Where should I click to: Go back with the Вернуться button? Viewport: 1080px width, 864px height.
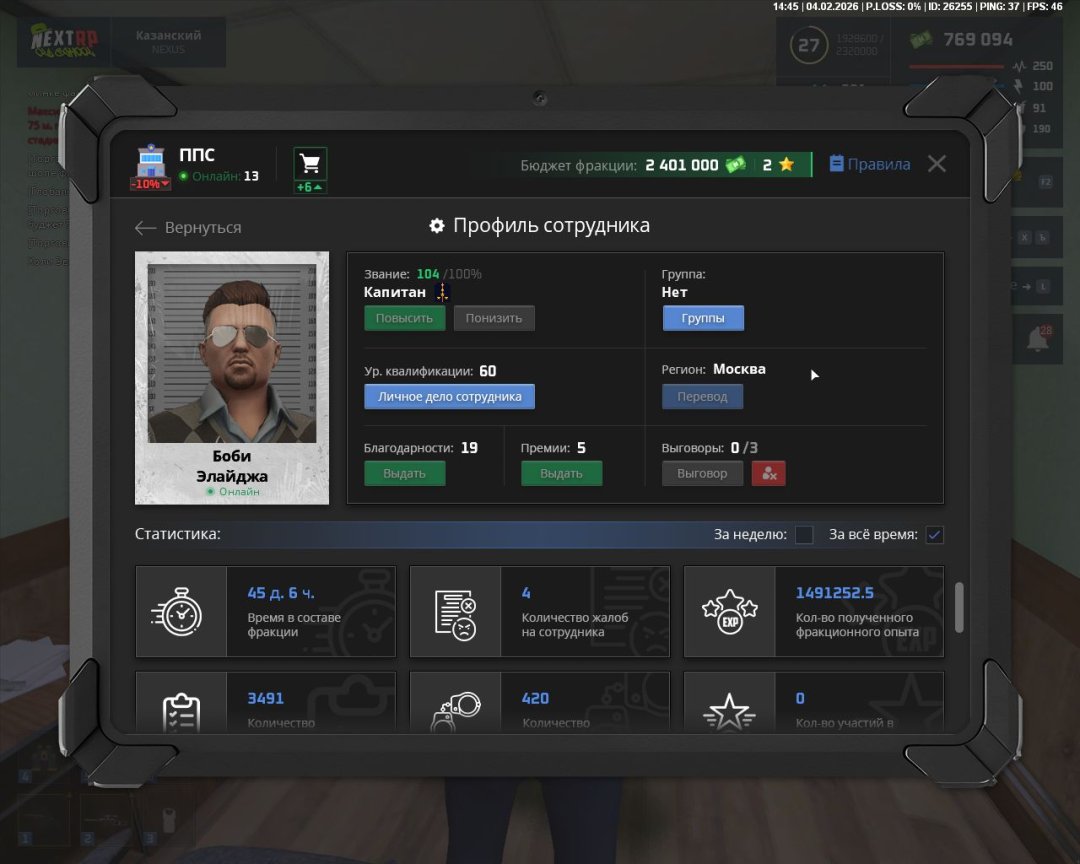click(188, 228)
